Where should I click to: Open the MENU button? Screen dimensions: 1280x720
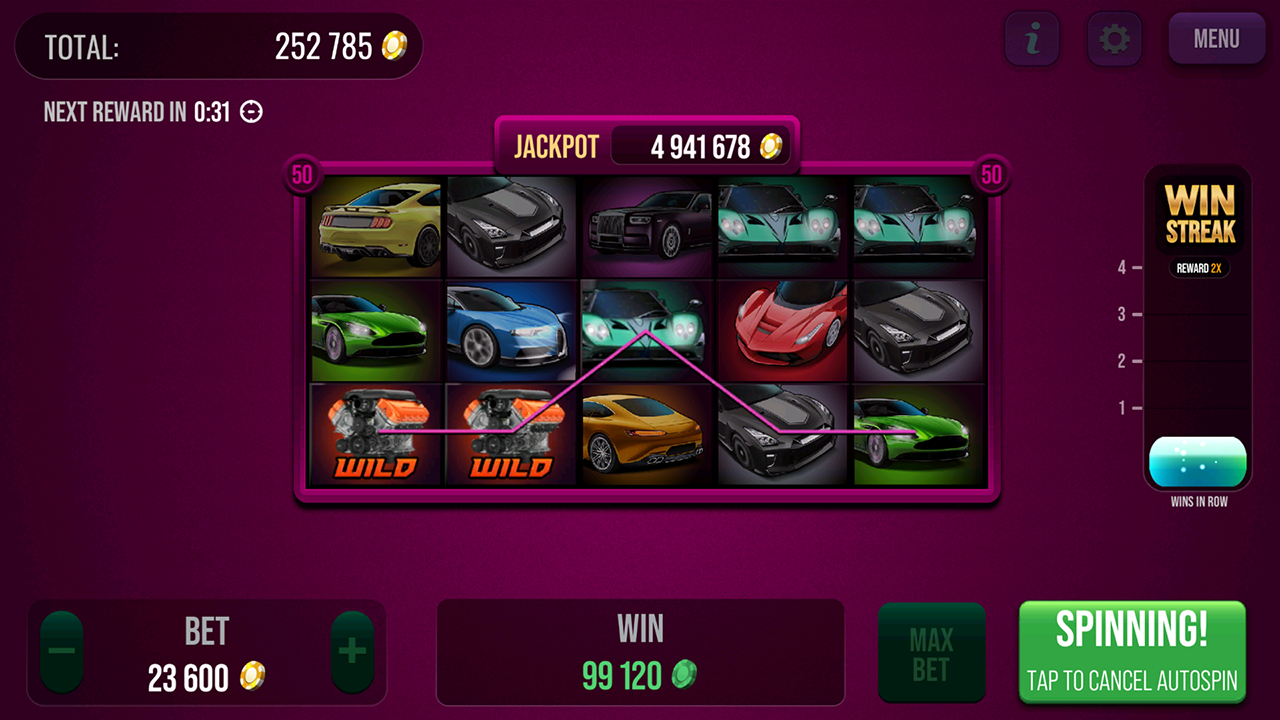1216,40
